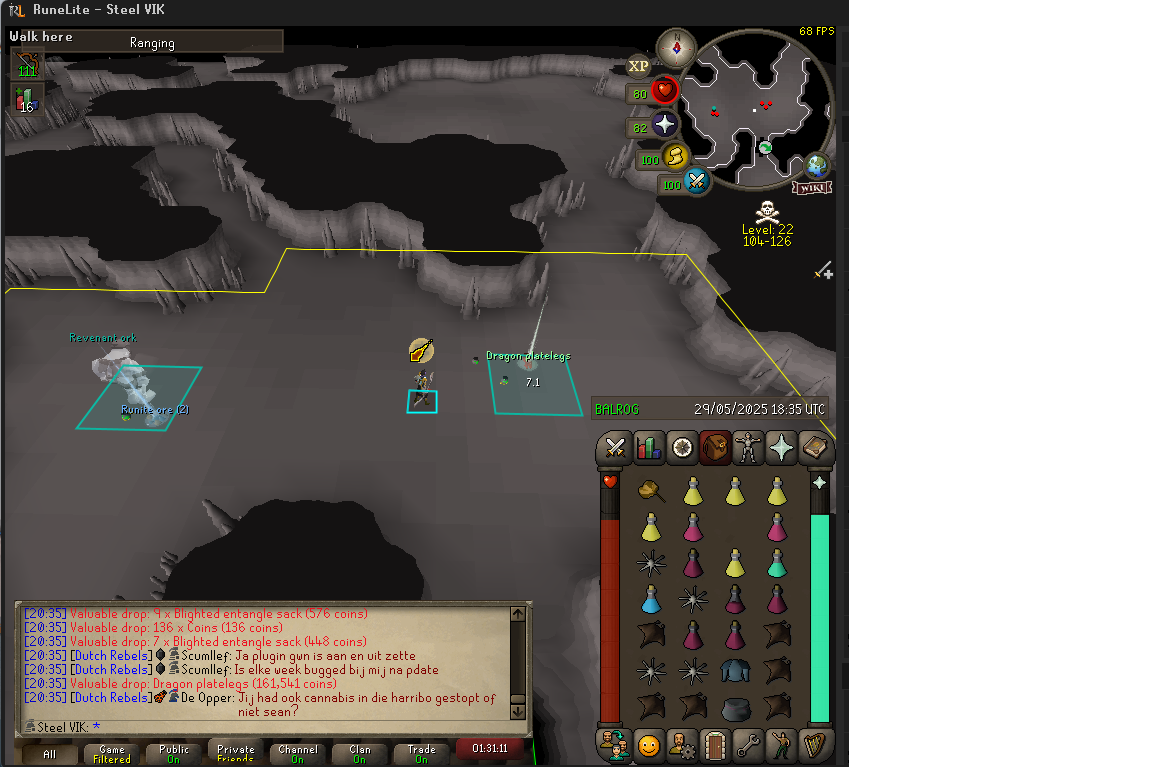The height and width of the screenshot is (767, 1152).
Task: Open the Prayer tab
Action: [x=781, y=448]
